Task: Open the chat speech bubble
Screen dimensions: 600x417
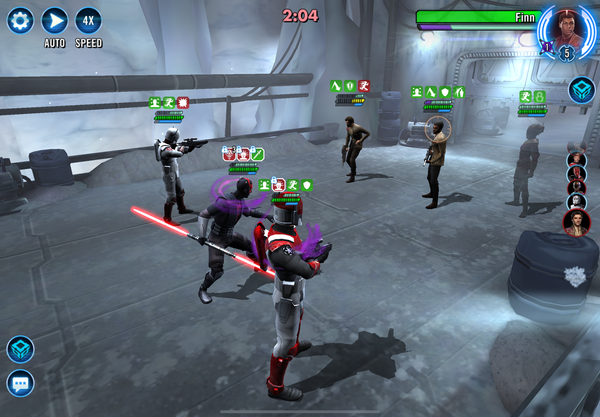Action: pos(20,383)
